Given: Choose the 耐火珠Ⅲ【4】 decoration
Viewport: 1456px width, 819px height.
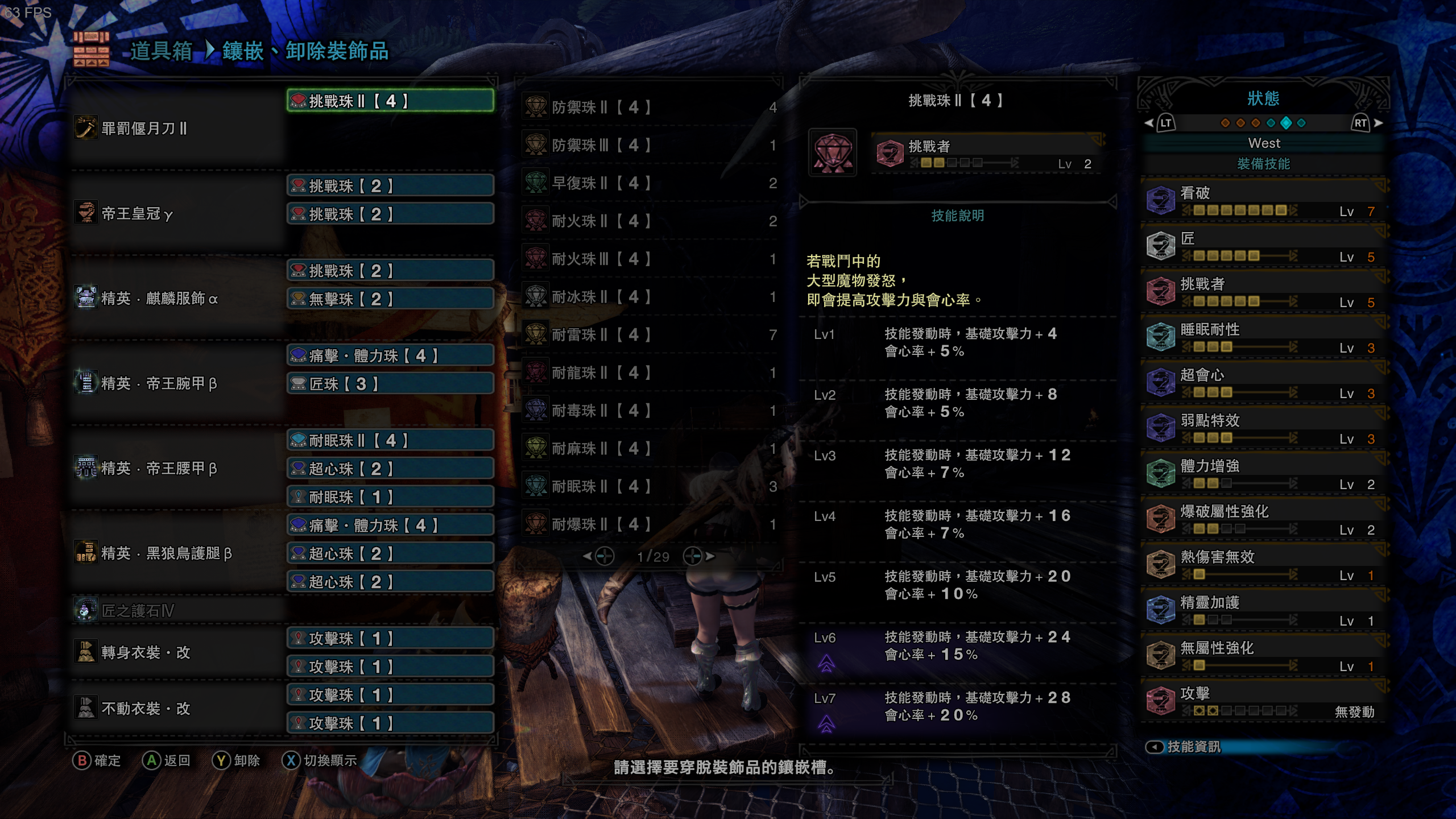Looking at the screenshot, I should click(648, 259).
